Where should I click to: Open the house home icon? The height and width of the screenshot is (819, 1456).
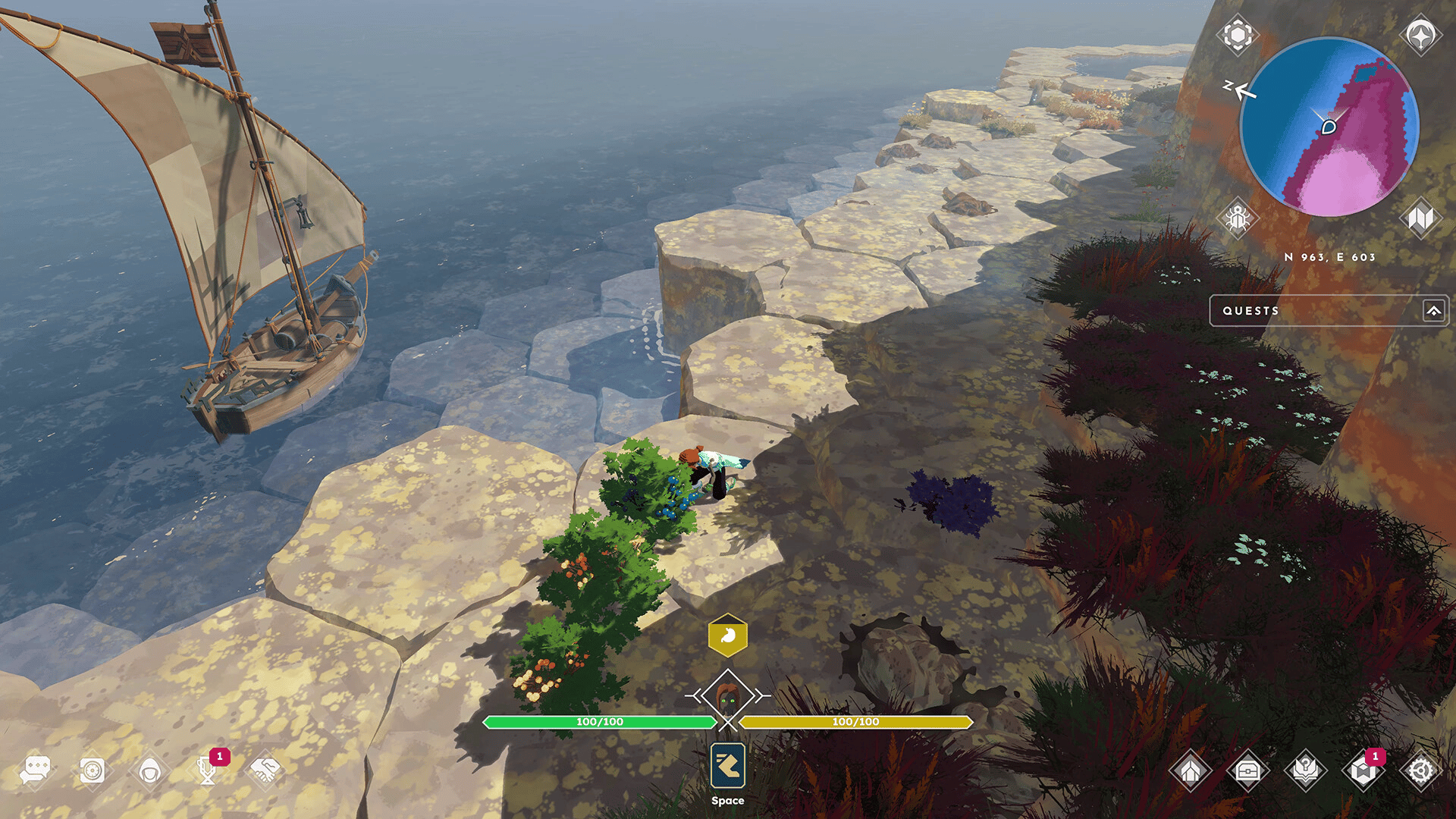click(x=1191, y=771)
